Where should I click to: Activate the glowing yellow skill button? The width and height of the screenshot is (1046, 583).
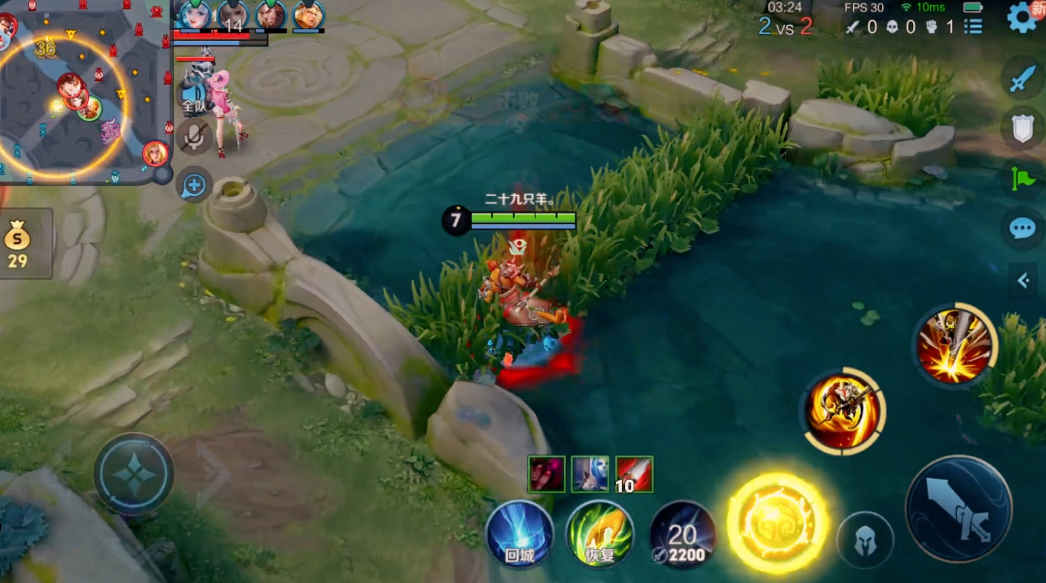tap(777, 521)
